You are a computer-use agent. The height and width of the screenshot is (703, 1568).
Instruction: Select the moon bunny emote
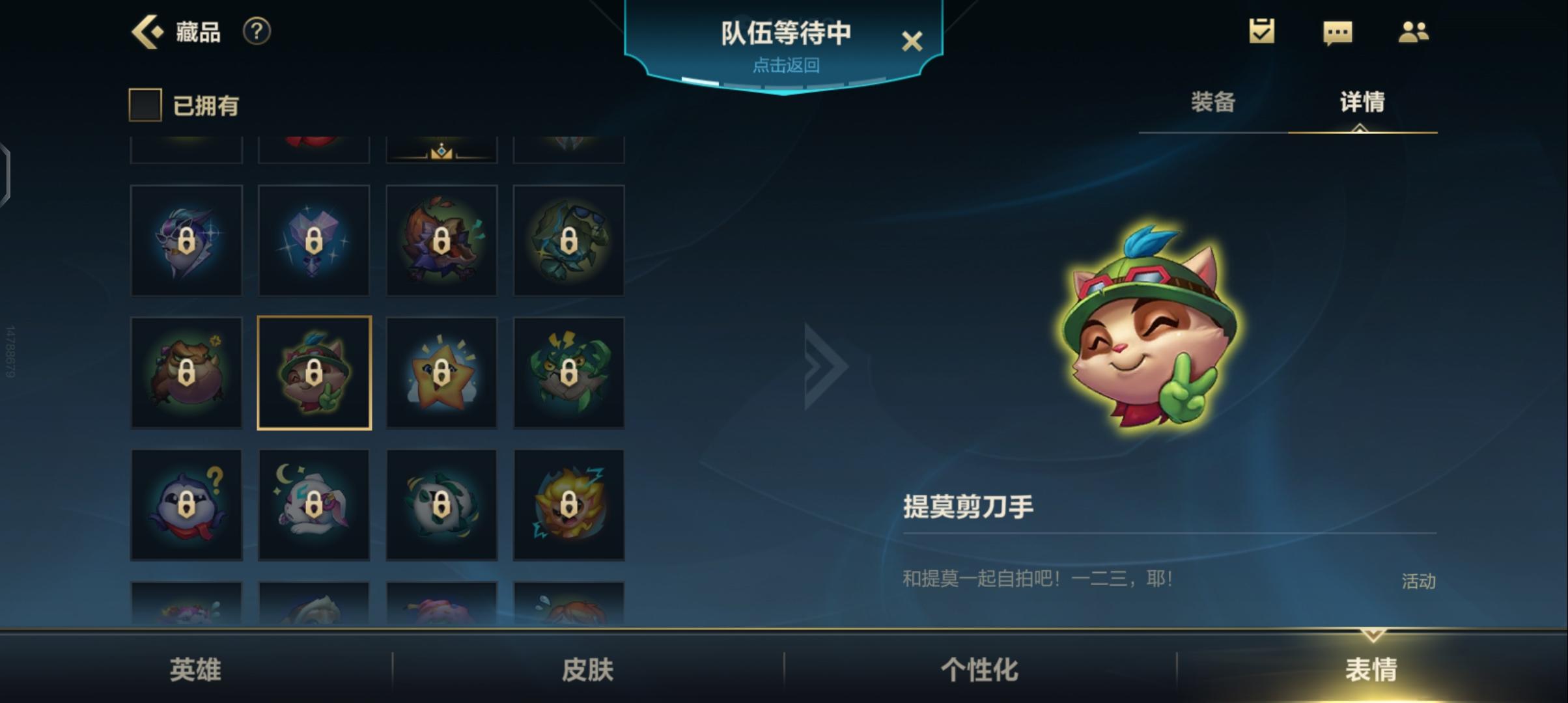(x=314, y=505)
